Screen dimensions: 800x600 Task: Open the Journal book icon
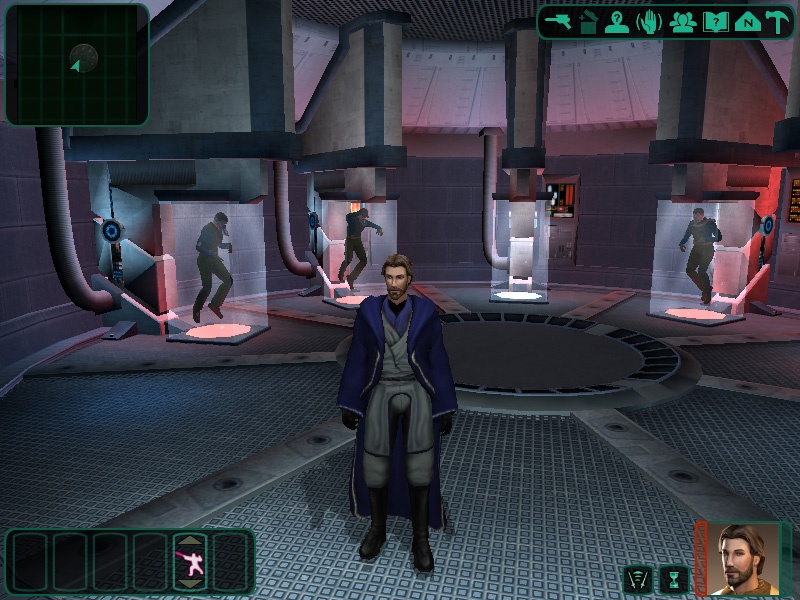pos(715,22)
